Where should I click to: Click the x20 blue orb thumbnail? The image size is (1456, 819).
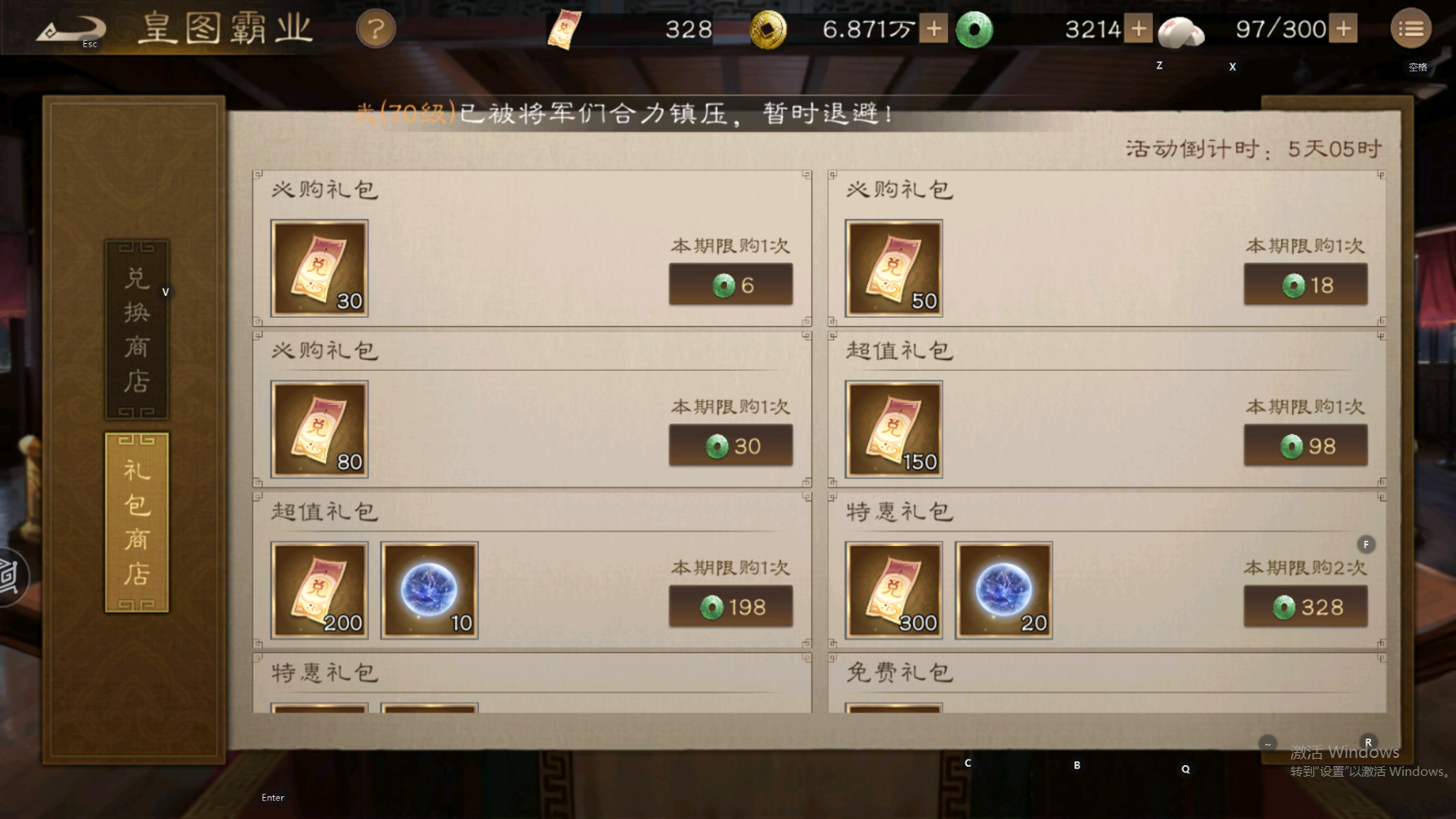1004,588
